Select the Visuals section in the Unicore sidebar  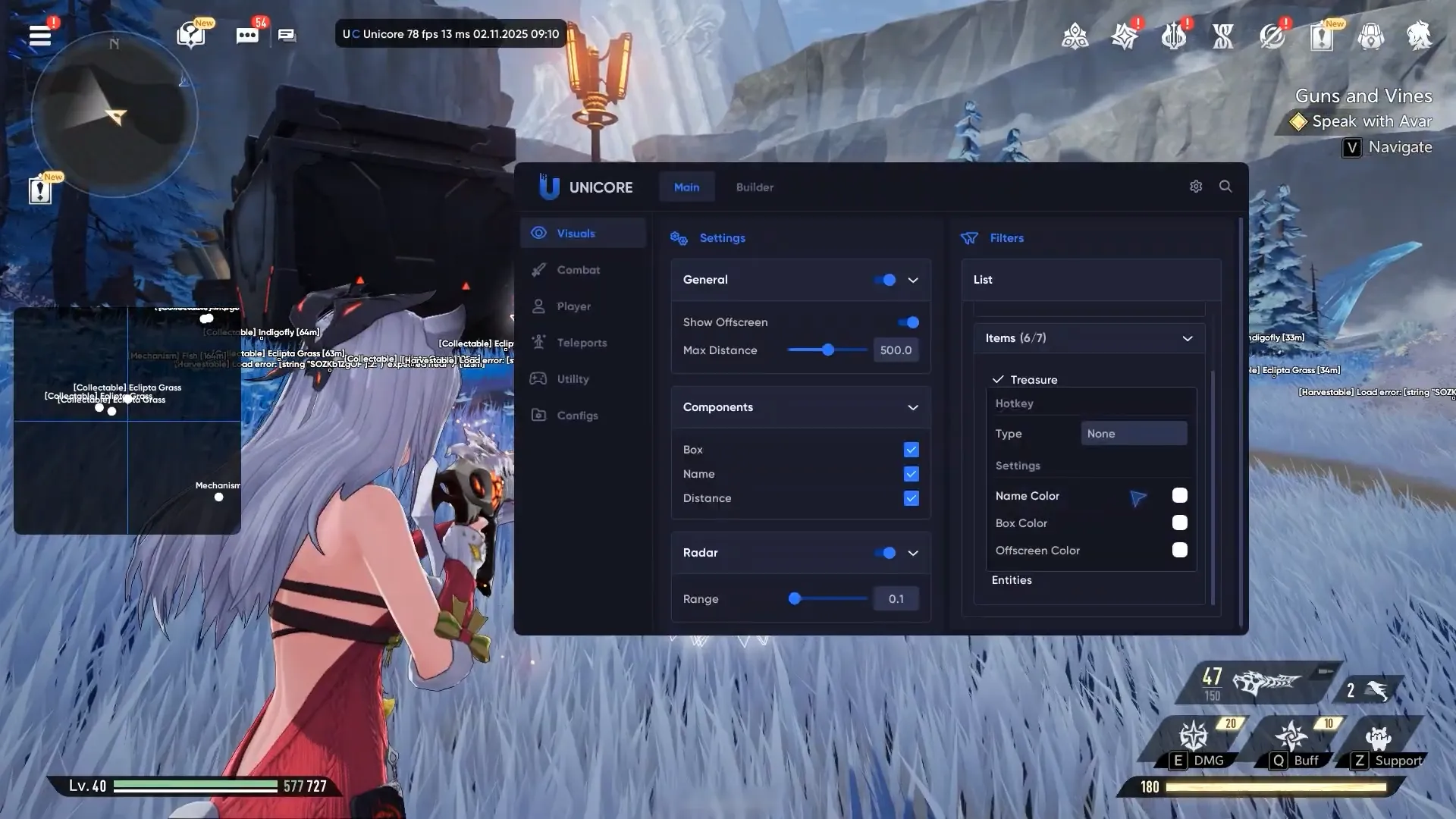click(x=576, y=233)
